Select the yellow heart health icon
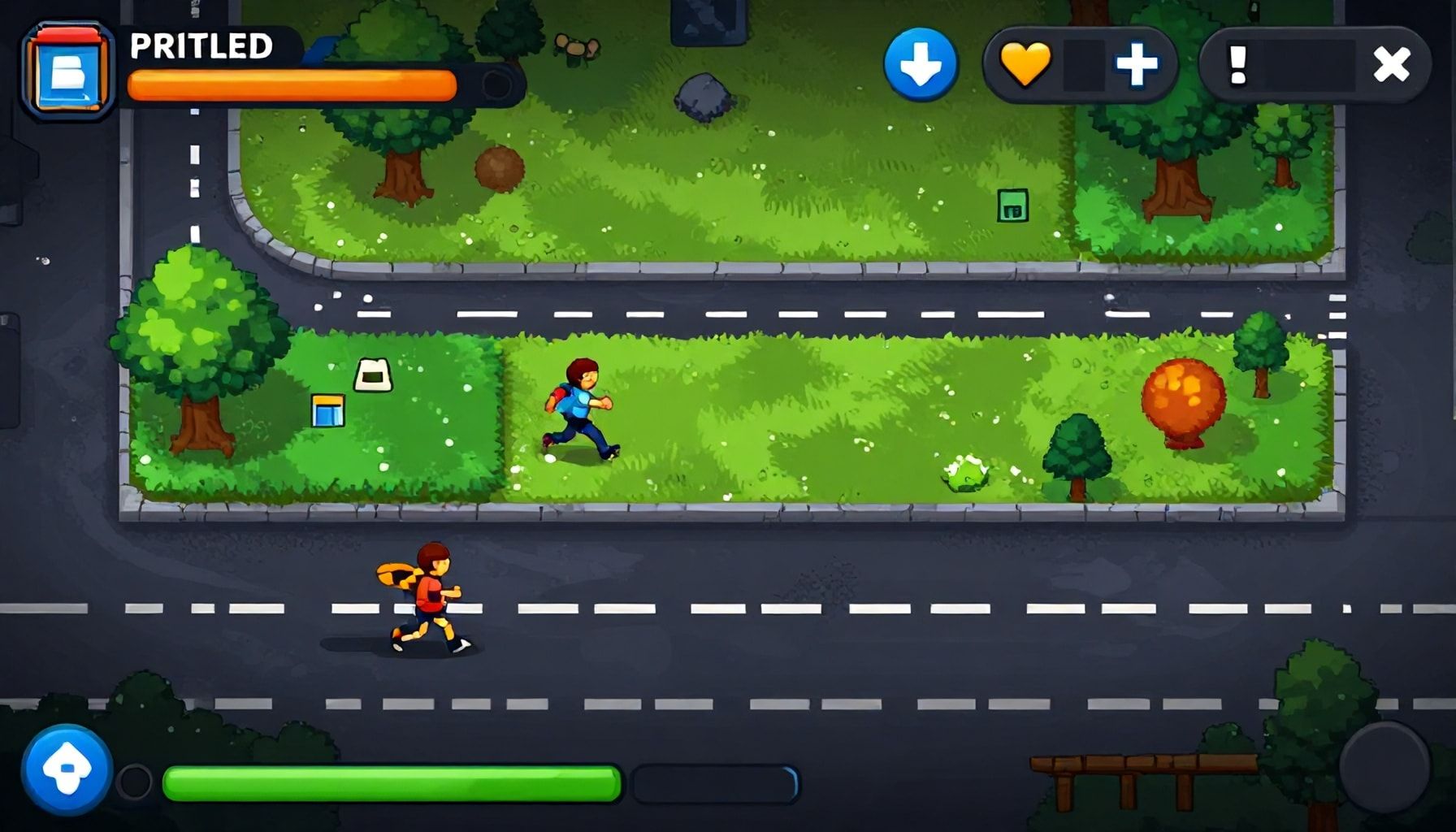1456x832 pixels. (x=1027, y=65)
